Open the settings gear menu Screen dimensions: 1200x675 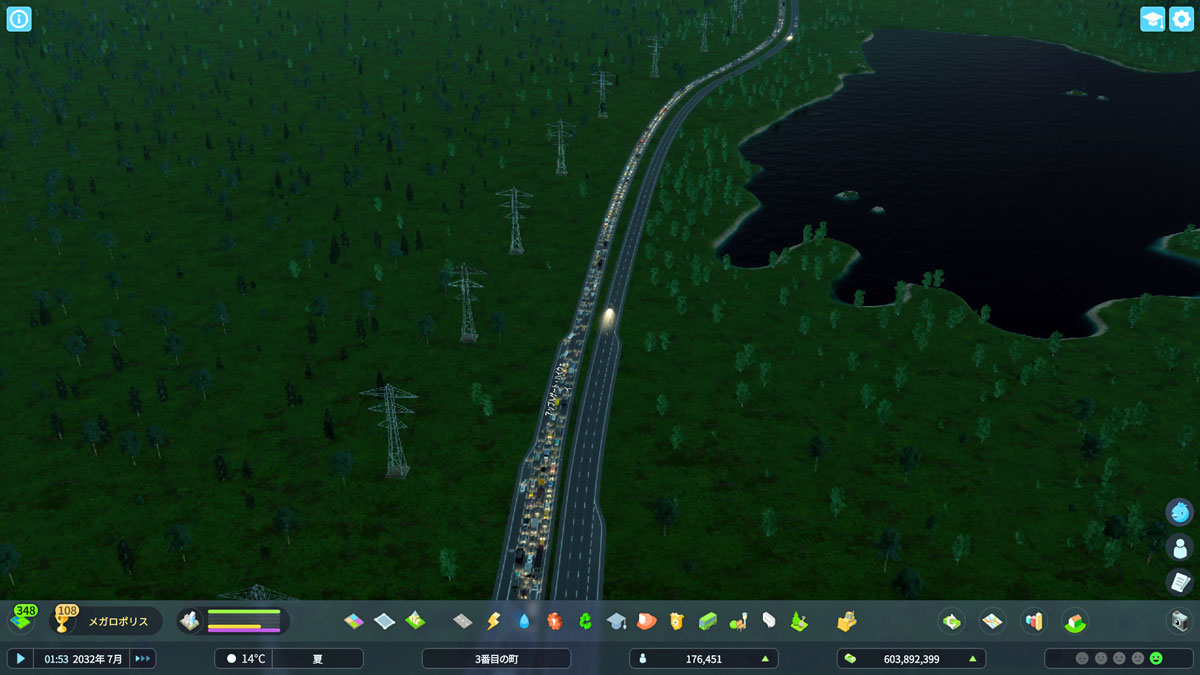click(1181, 19)
